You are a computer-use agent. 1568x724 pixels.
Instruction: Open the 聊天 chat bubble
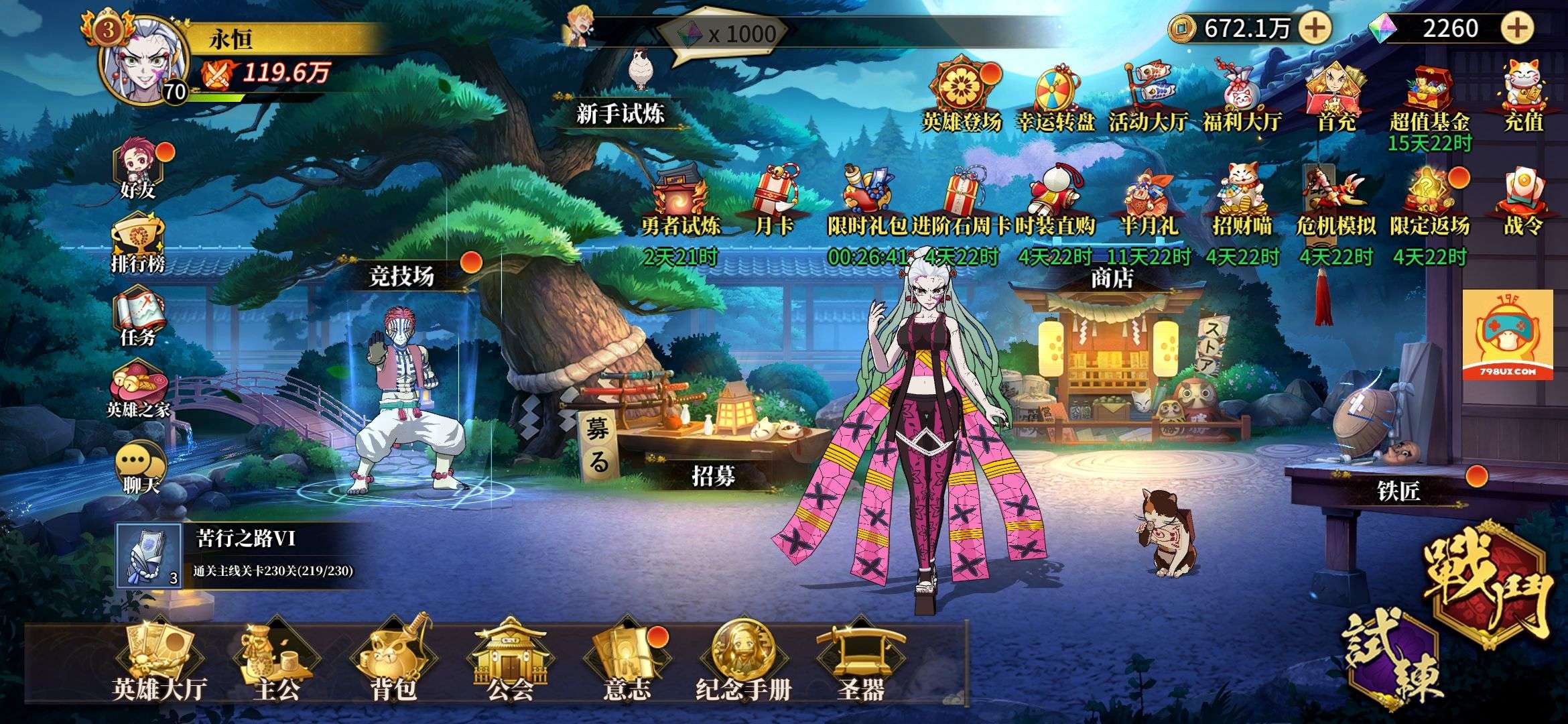[140, 467]
